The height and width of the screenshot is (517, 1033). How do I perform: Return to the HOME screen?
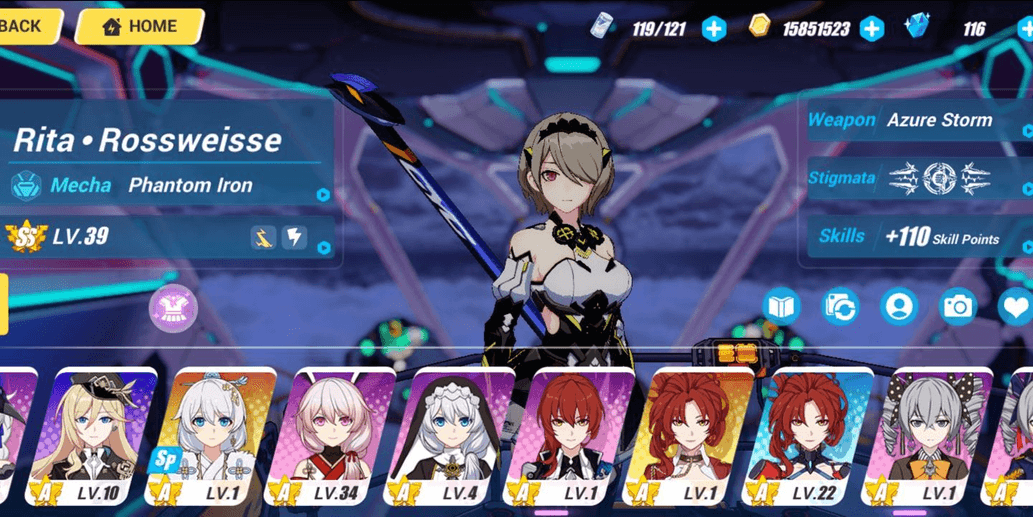[139, 27]
